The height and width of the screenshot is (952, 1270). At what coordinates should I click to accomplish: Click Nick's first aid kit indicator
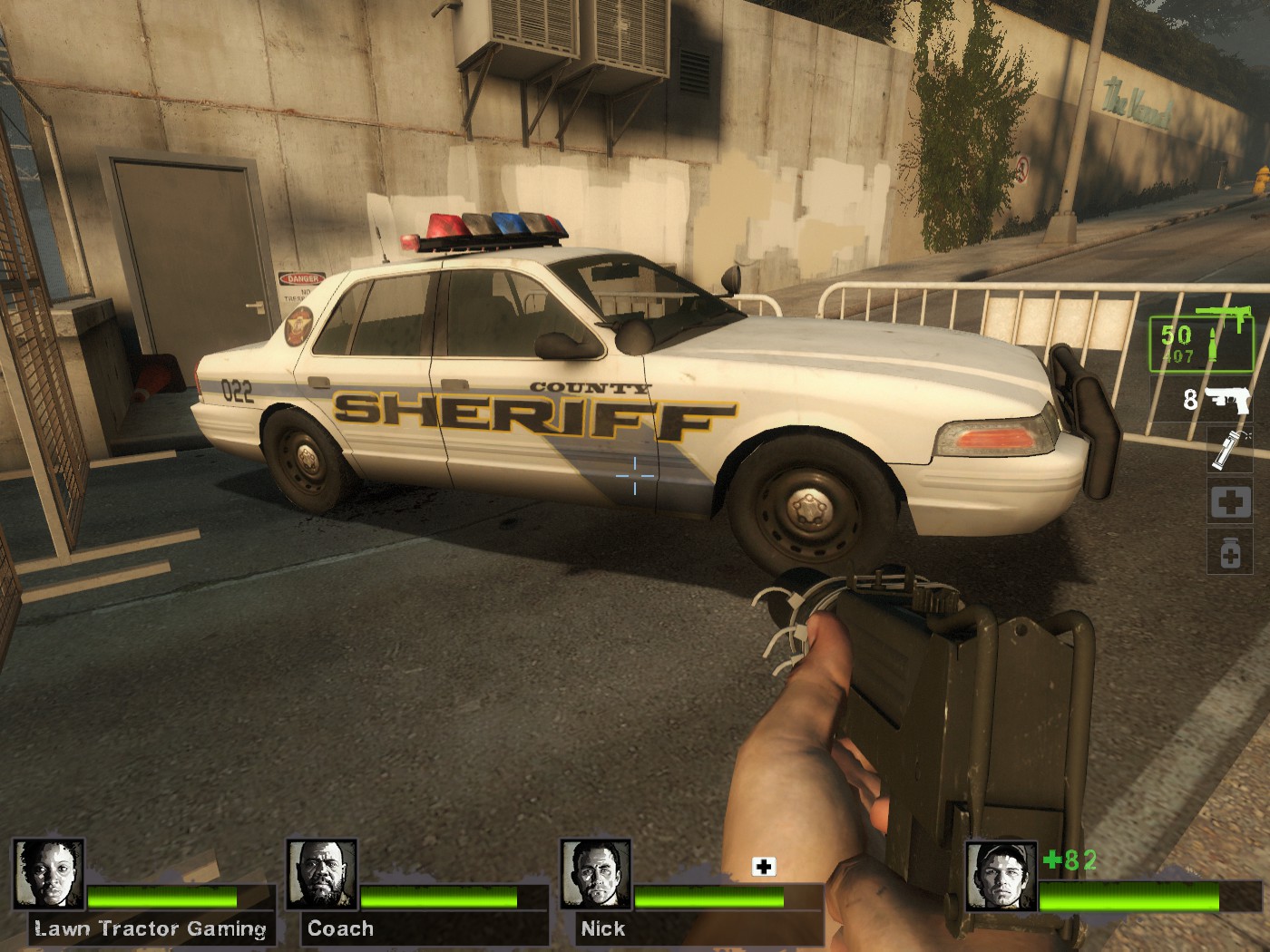tap(764, 868)
